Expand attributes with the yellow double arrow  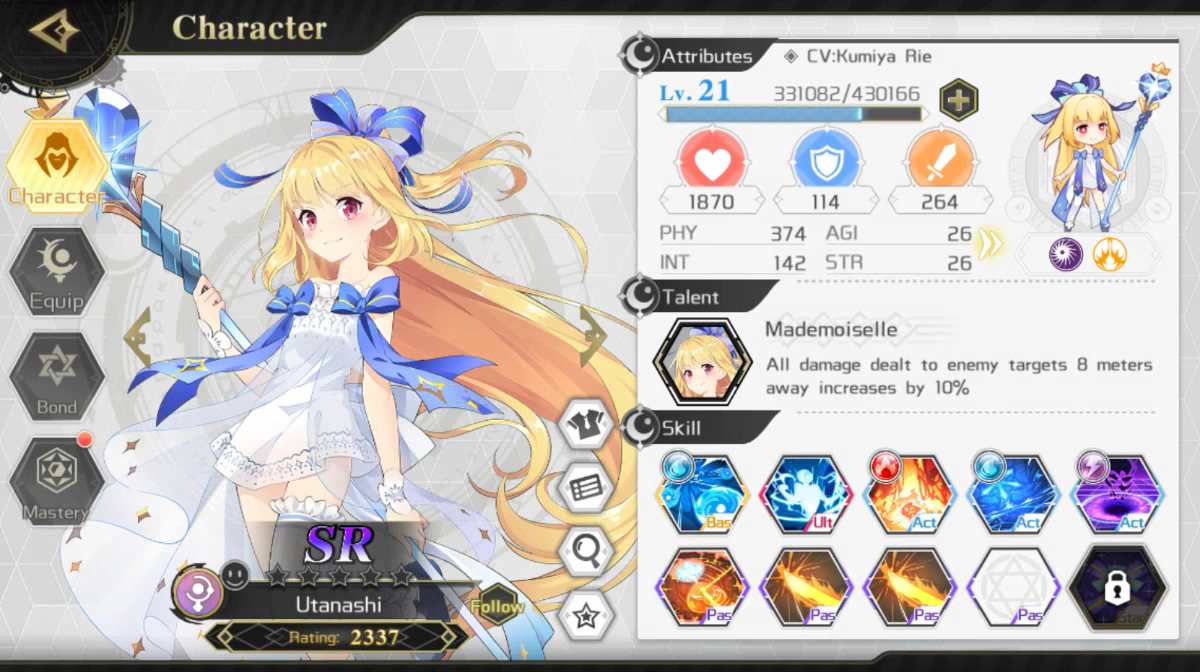pyautogui.click(x=990, y=243)
